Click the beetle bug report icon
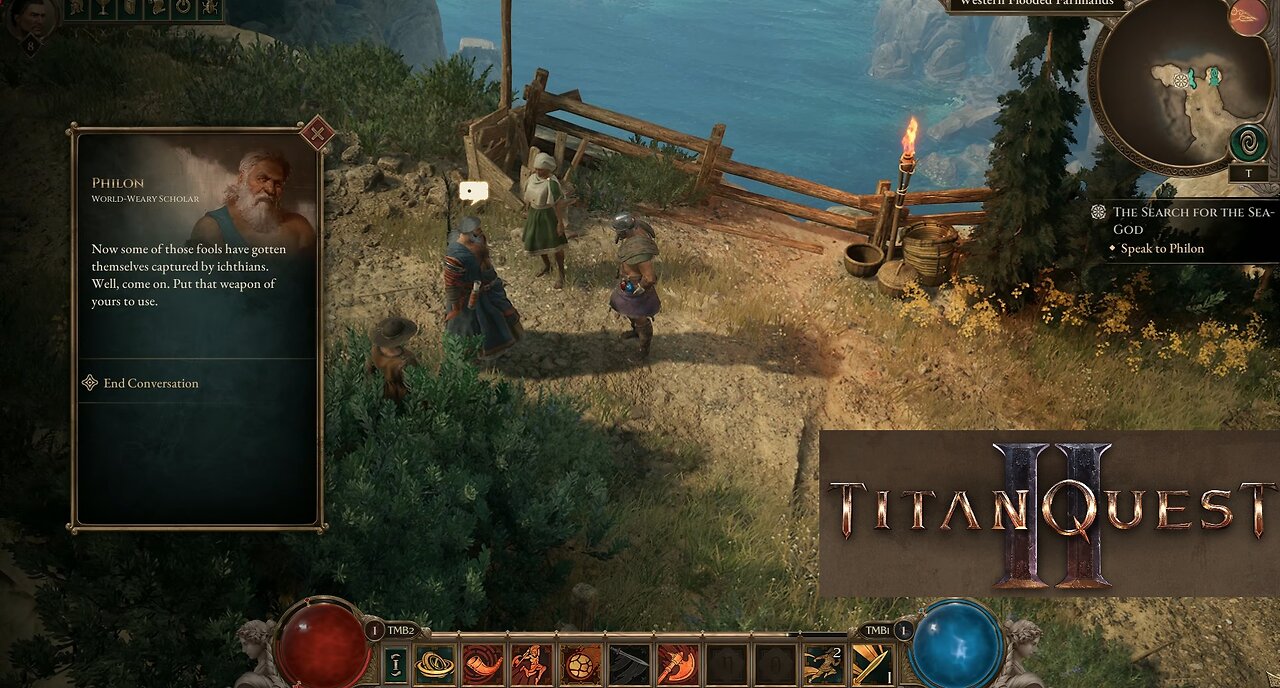 (209, 9)
